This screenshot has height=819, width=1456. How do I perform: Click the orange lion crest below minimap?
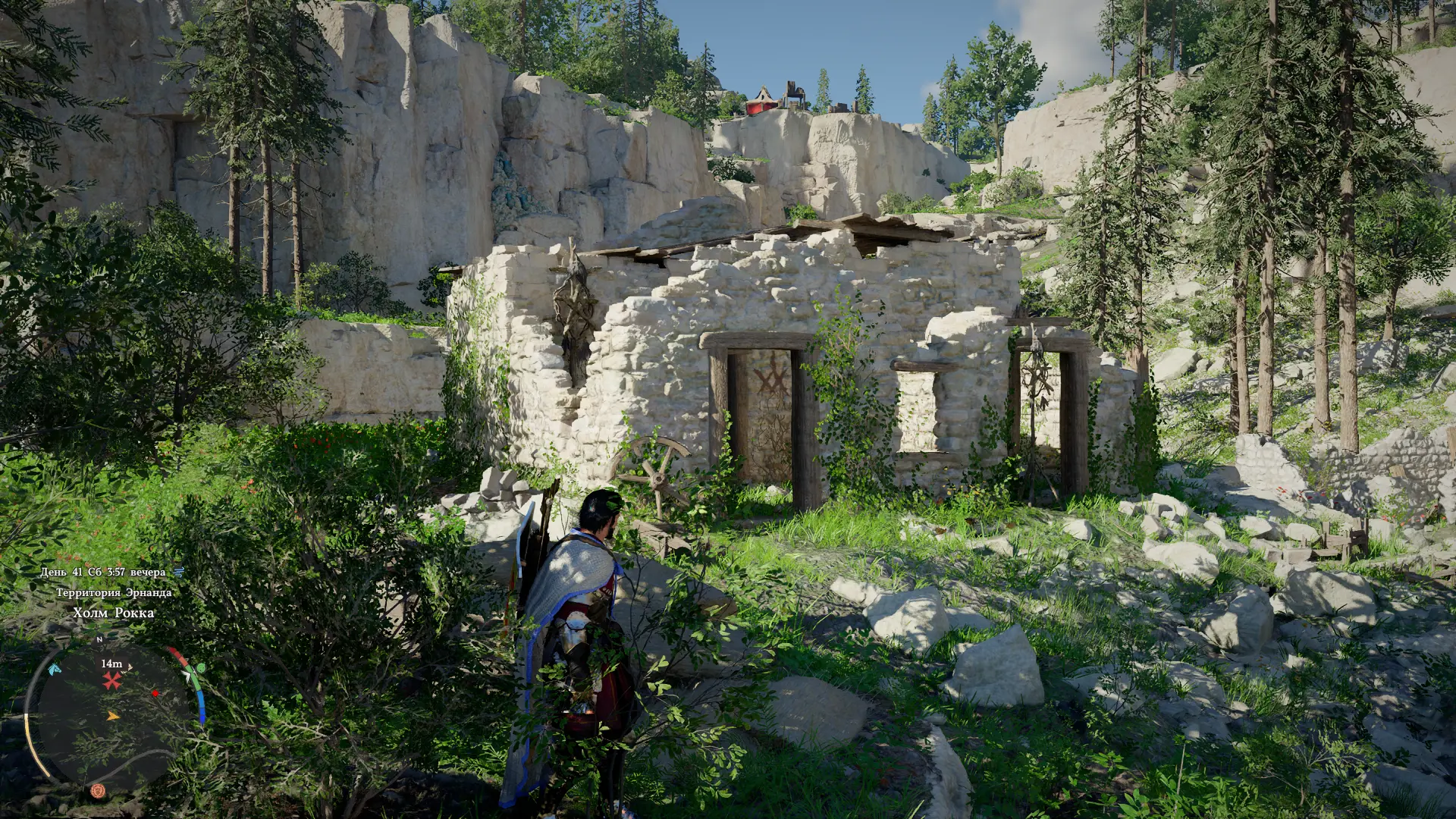(97, 791)
